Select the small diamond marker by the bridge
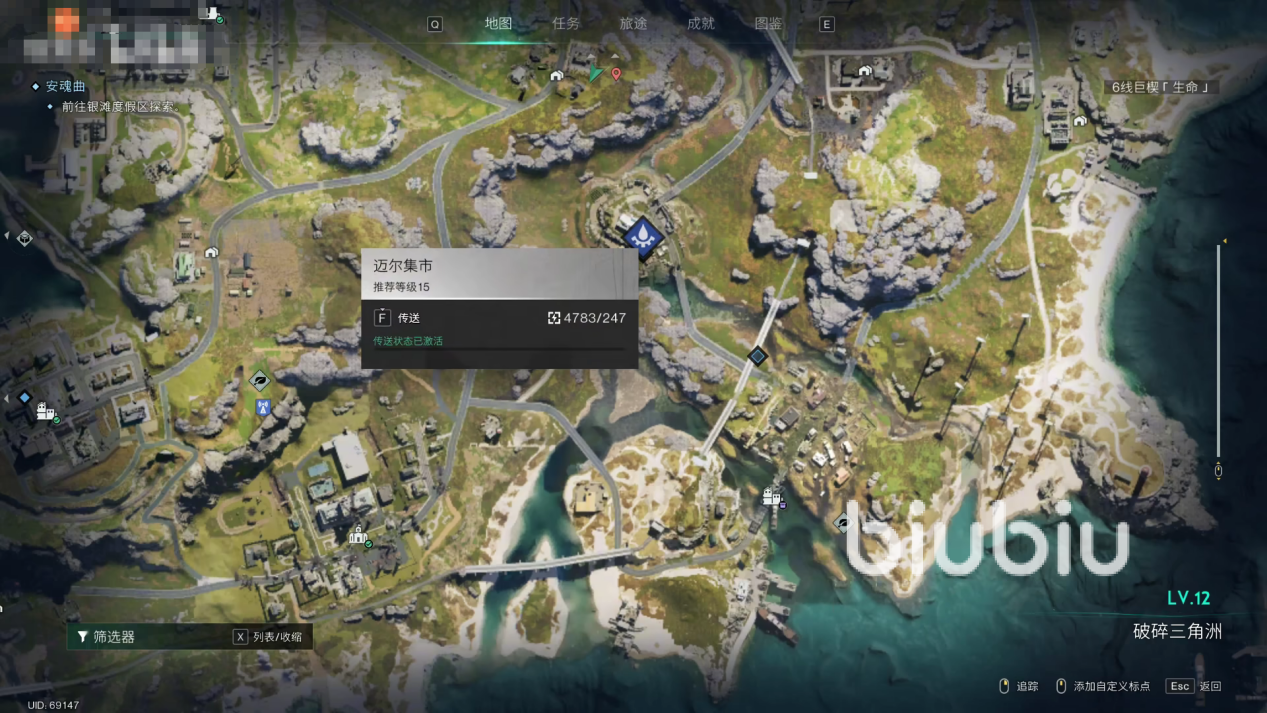The width and height of the screenshot is (1267, 713). 758,355
